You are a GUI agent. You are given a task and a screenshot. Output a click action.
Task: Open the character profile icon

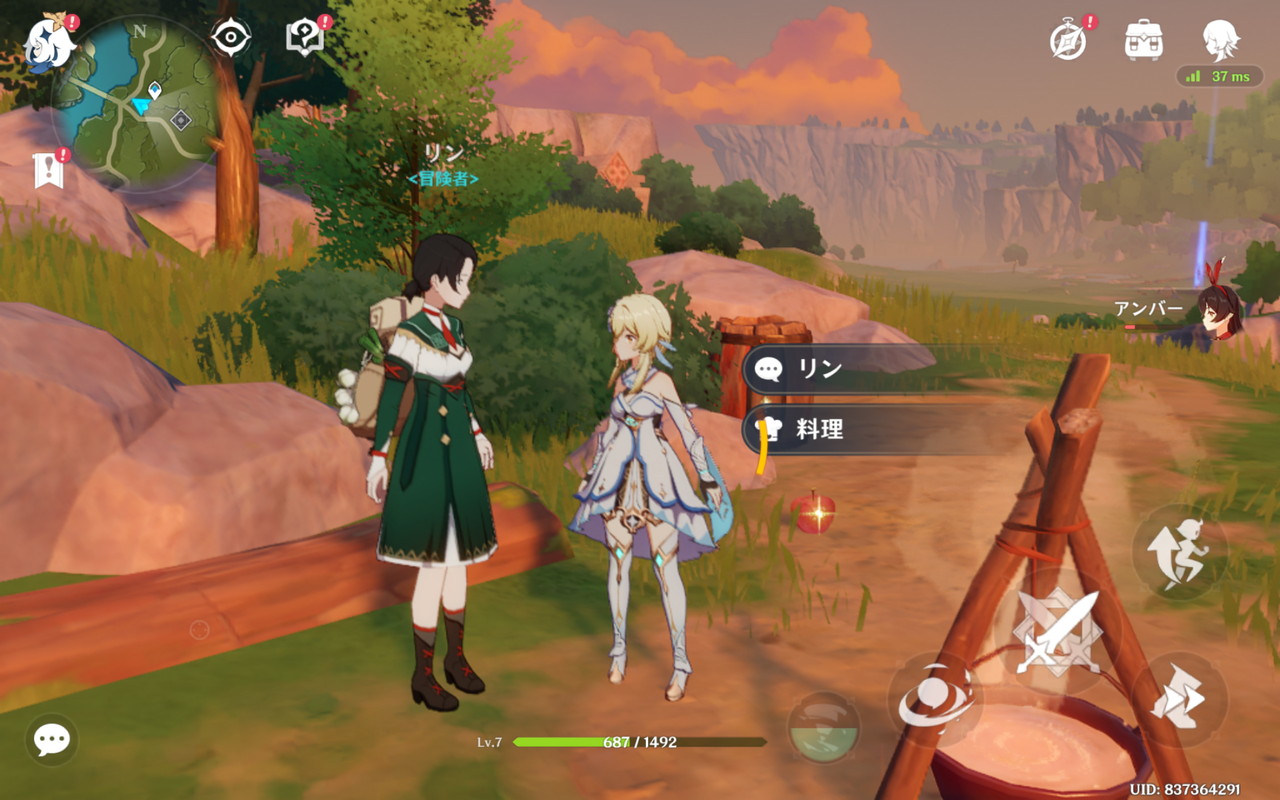click(1220, 40)
